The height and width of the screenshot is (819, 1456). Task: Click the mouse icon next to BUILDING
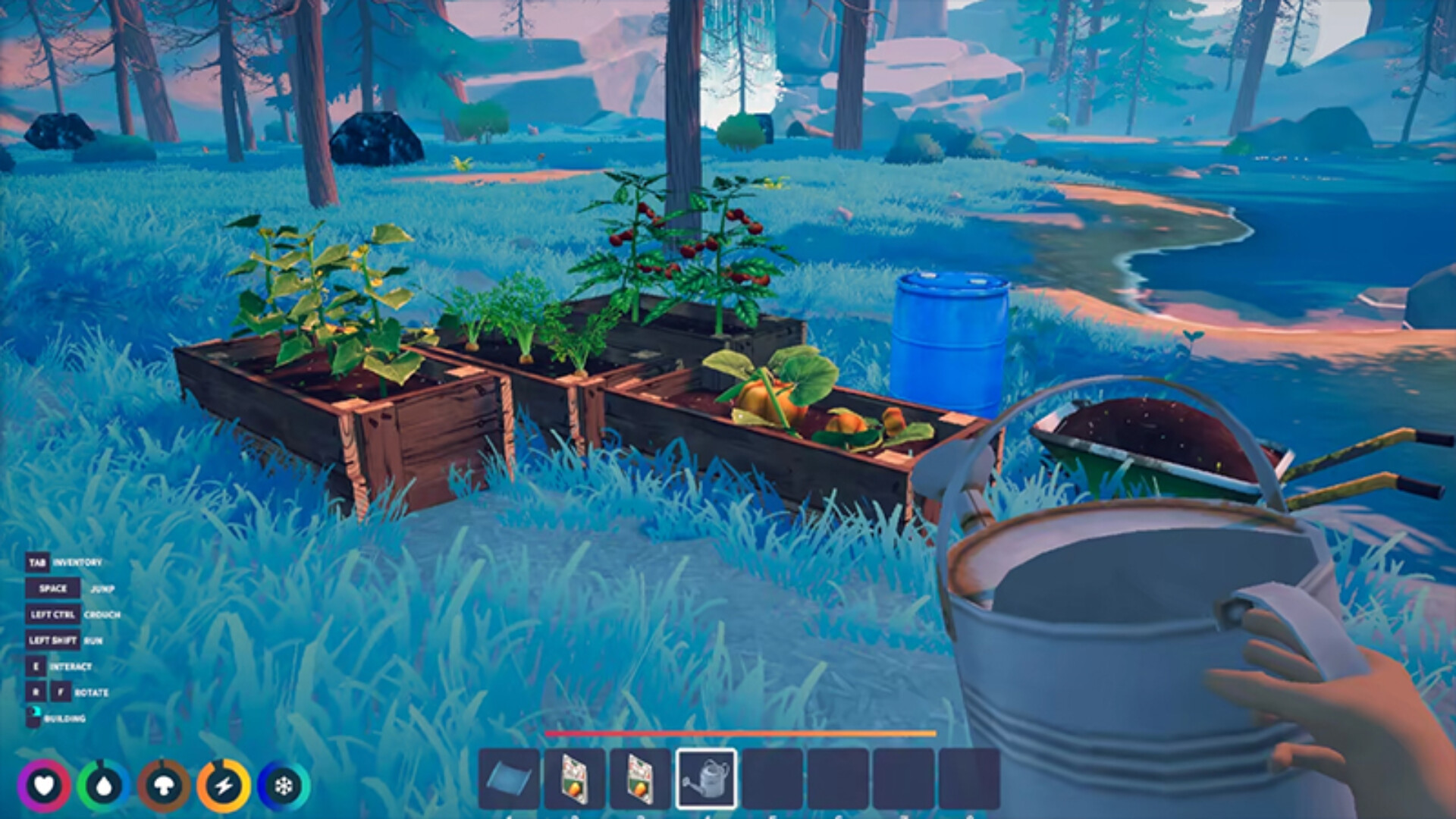click(33, 714)
